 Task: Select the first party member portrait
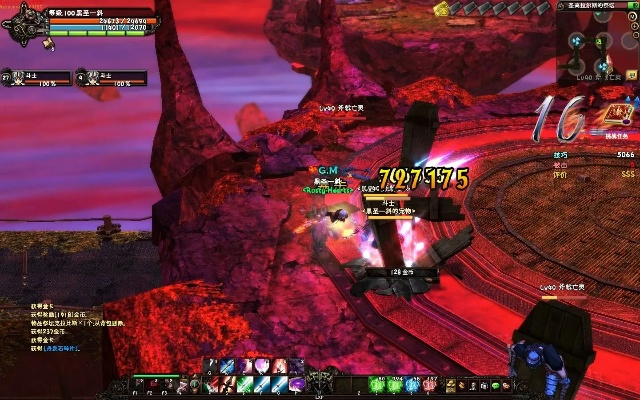[x=19, y=77]
